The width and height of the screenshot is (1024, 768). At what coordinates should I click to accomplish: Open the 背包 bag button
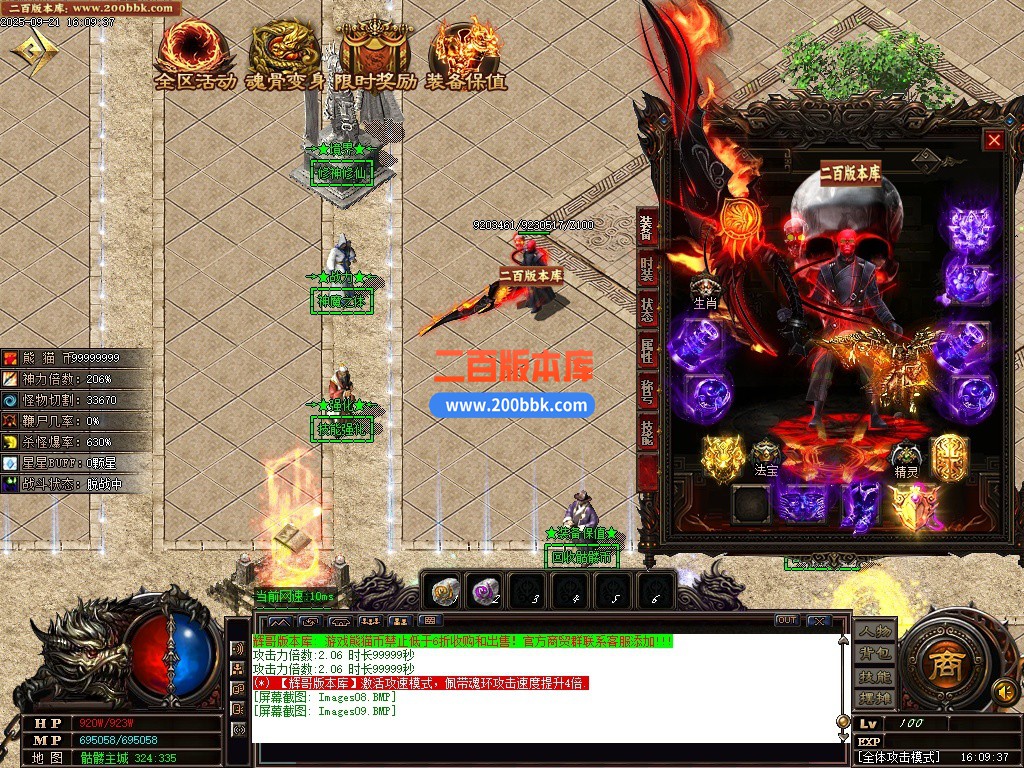873,653
